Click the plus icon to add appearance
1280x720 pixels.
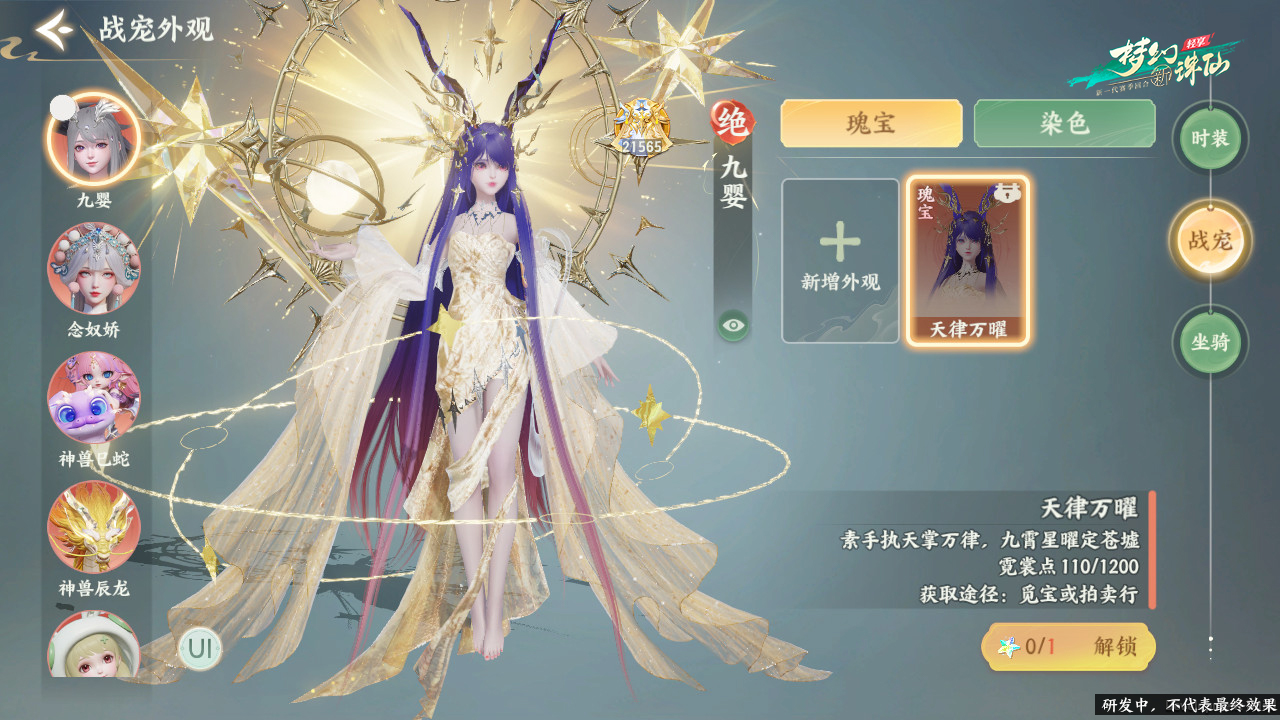click(841, 242)
